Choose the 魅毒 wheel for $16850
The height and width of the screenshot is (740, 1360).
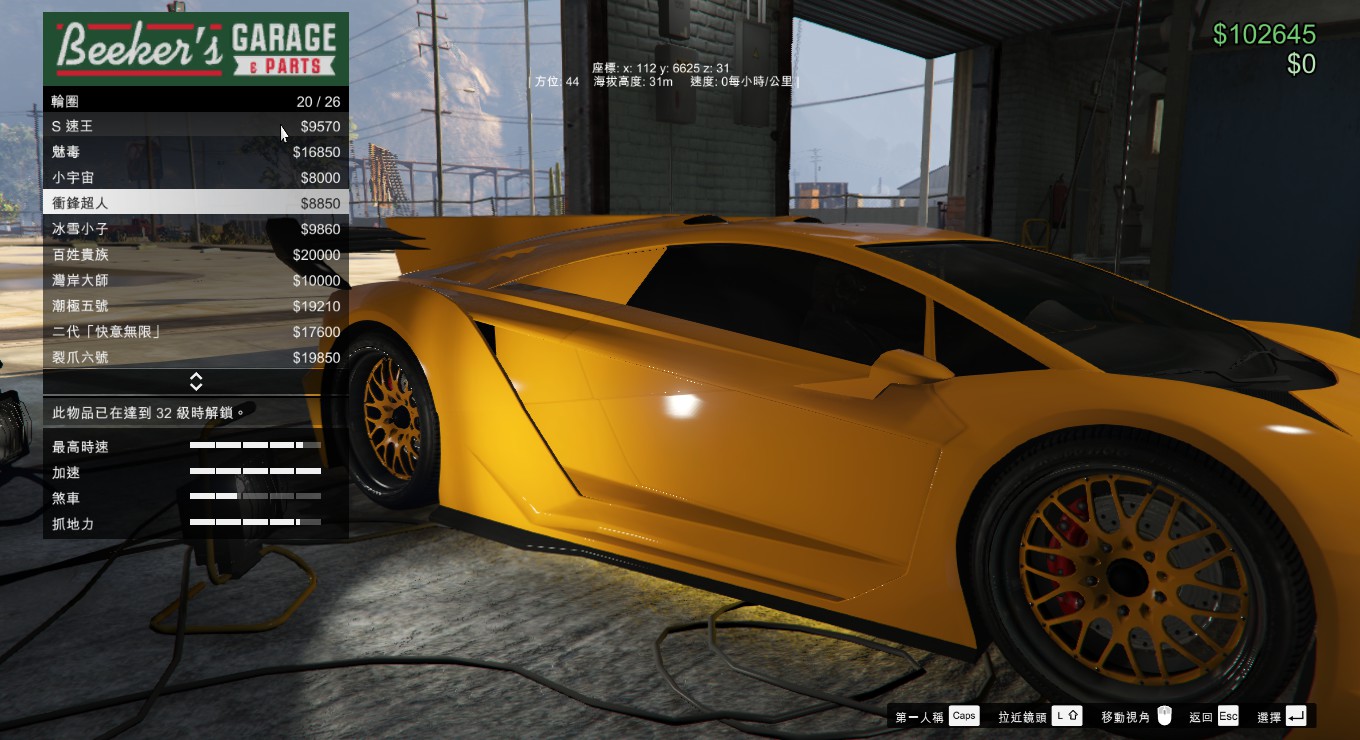[x=195, y=152]
